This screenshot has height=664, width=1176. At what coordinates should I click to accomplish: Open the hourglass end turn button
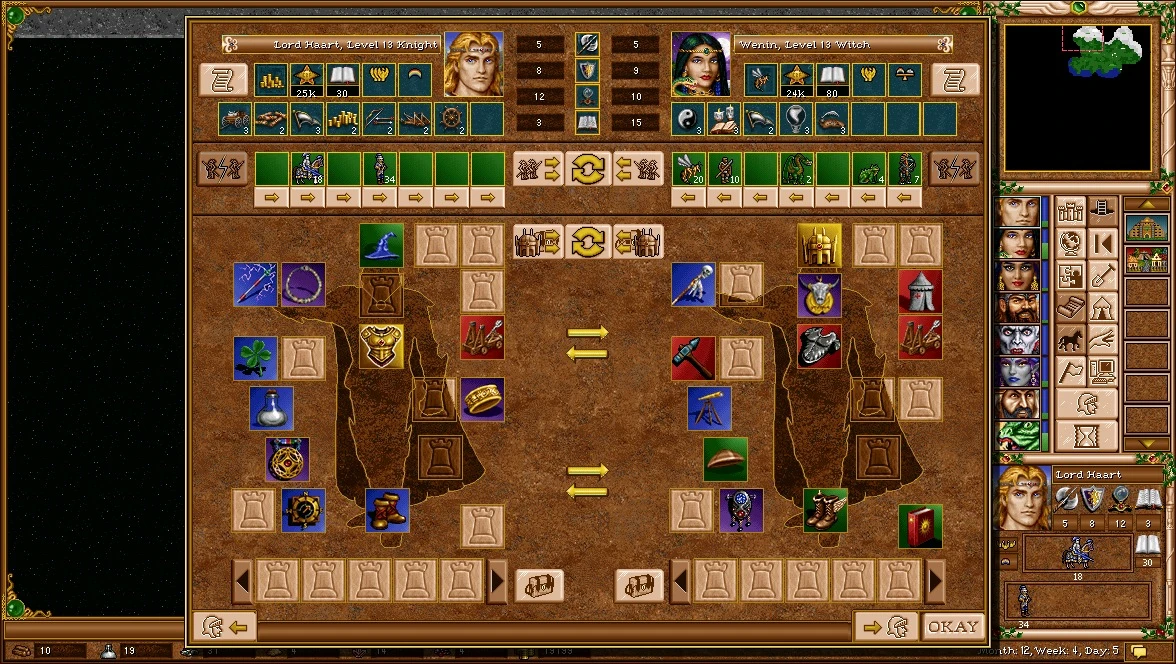coord(1087,437)
